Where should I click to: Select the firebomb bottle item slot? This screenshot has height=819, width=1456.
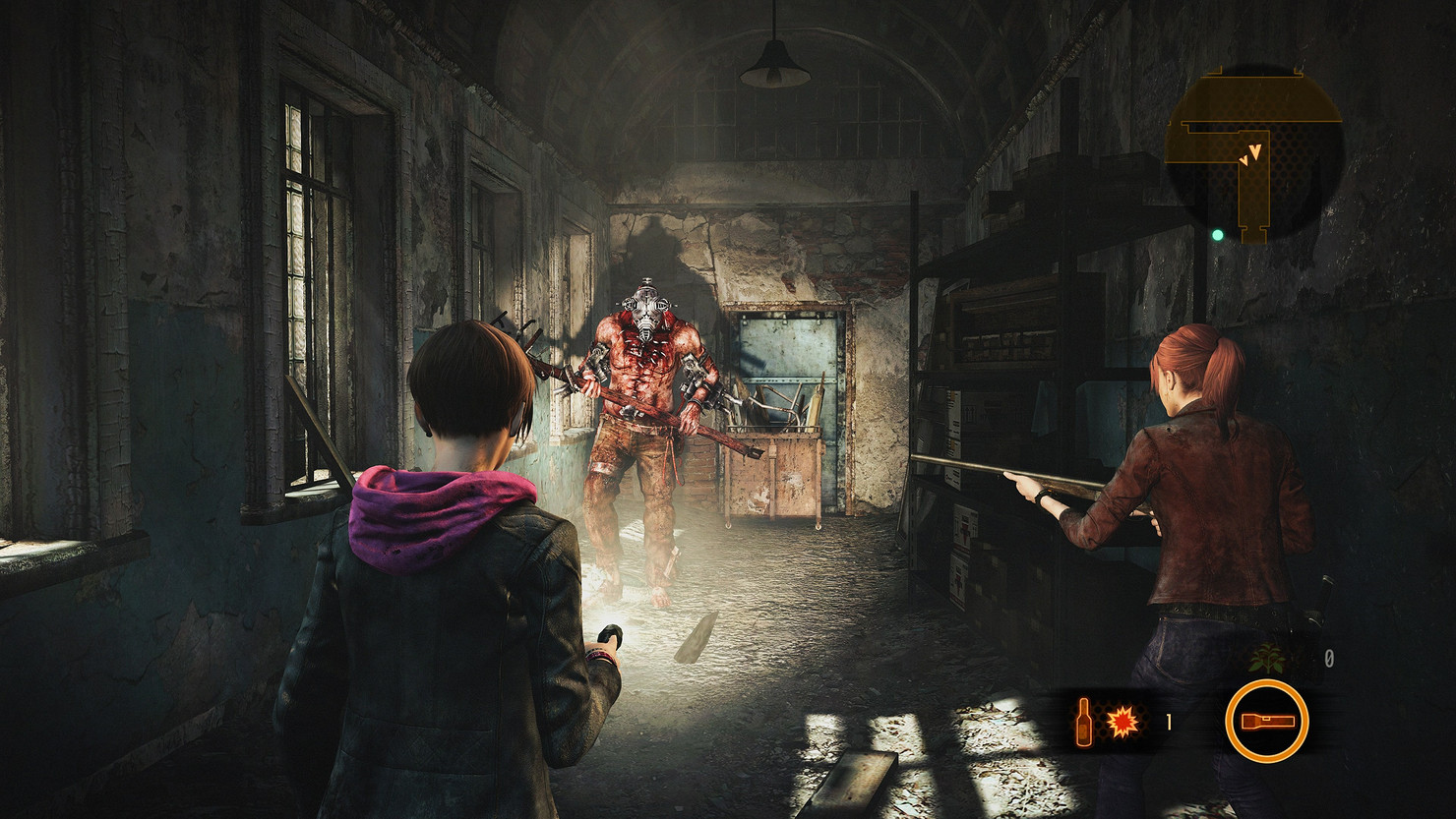coord(1107,724)
